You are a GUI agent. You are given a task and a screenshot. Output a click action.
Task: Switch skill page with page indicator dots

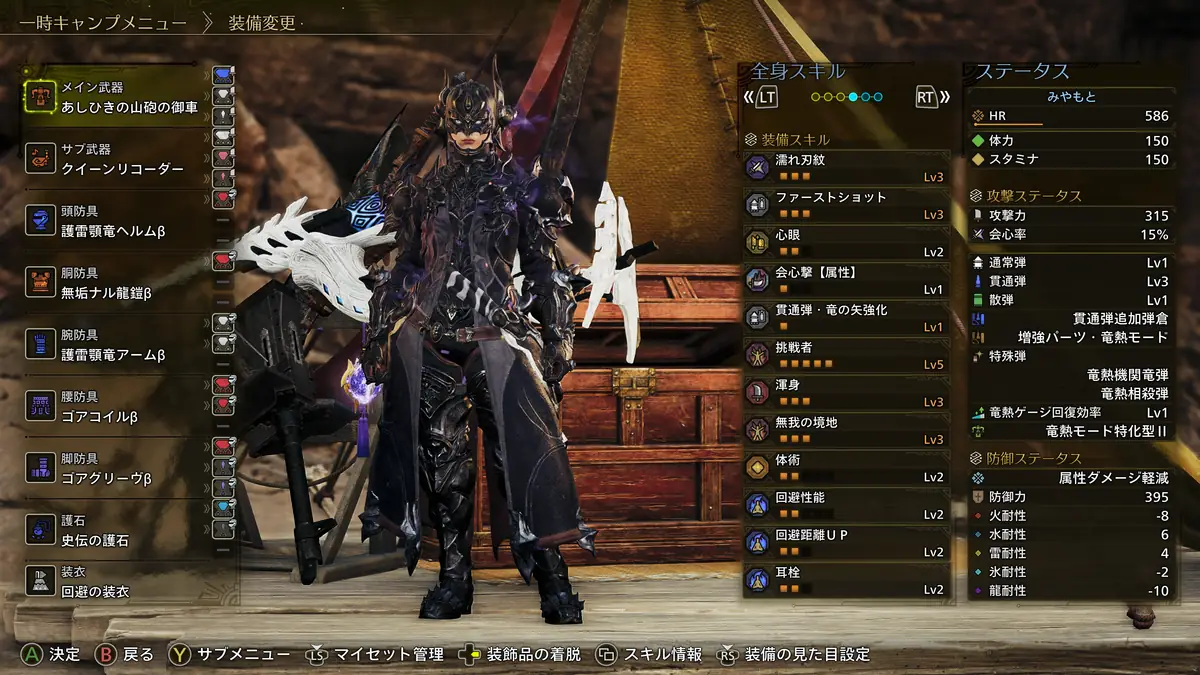pyautogui.click(x=846, y=97)
